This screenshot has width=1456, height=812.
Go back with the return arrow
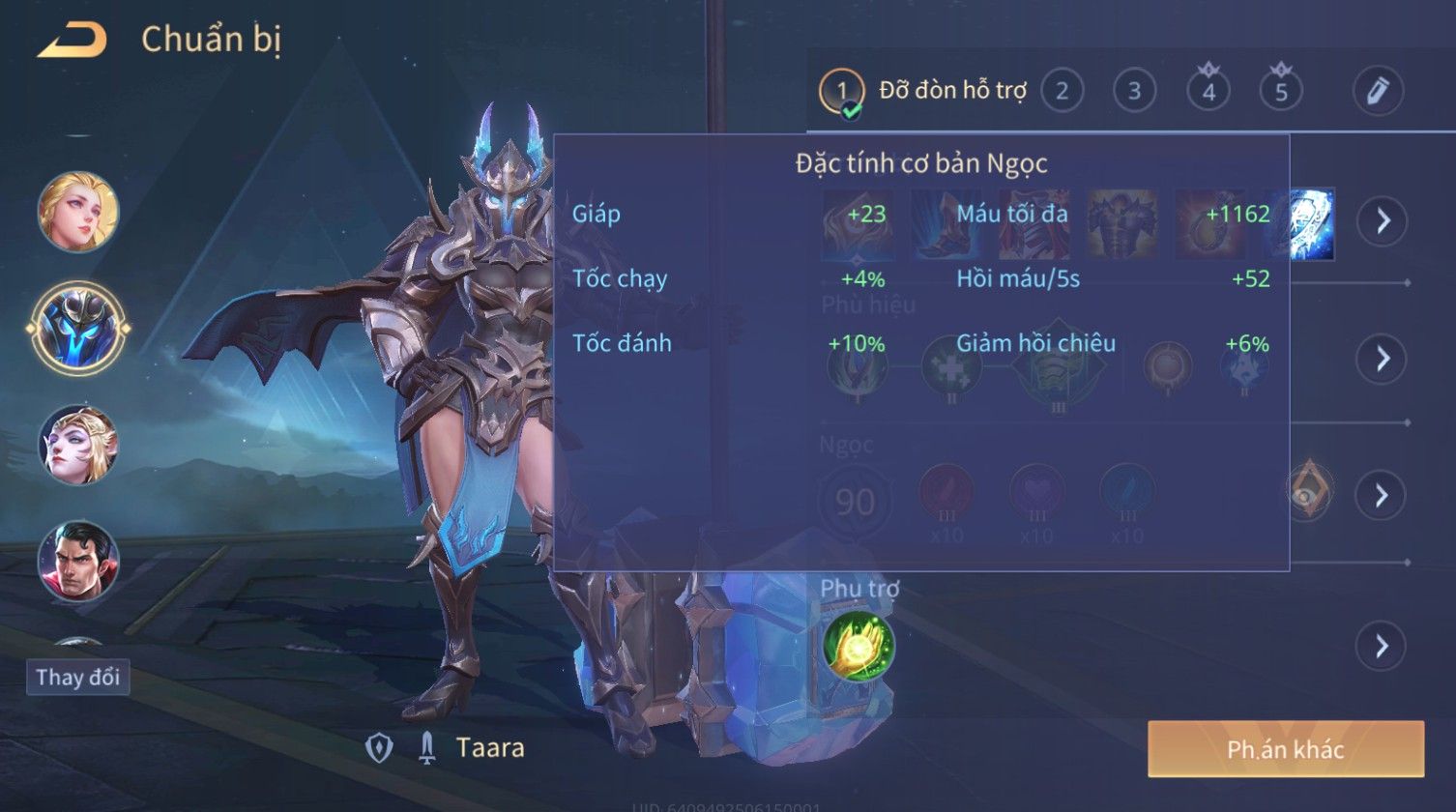click(x=72, y=40)
